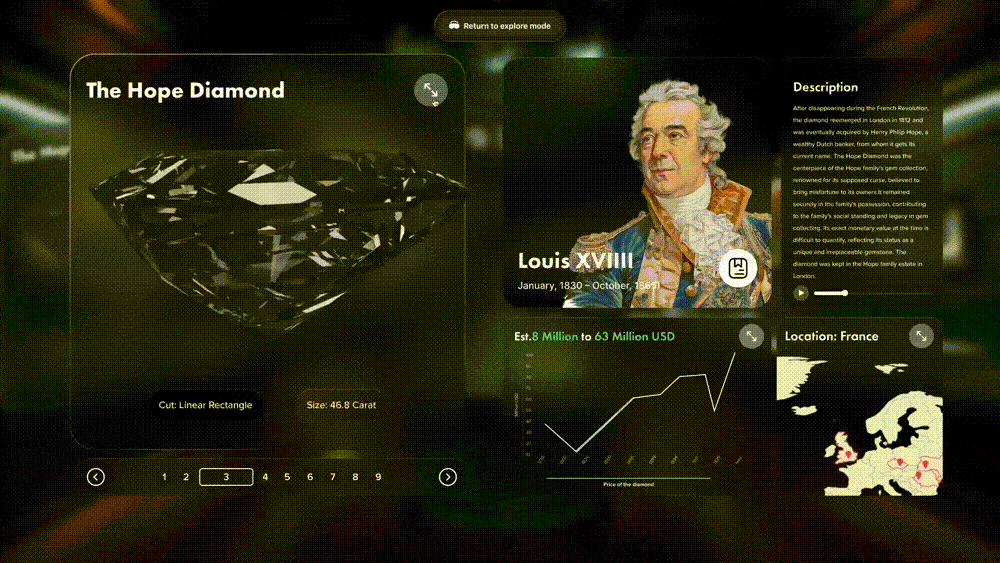
Task: Go to the previous page arrow
Action: [x=96, y=477]
